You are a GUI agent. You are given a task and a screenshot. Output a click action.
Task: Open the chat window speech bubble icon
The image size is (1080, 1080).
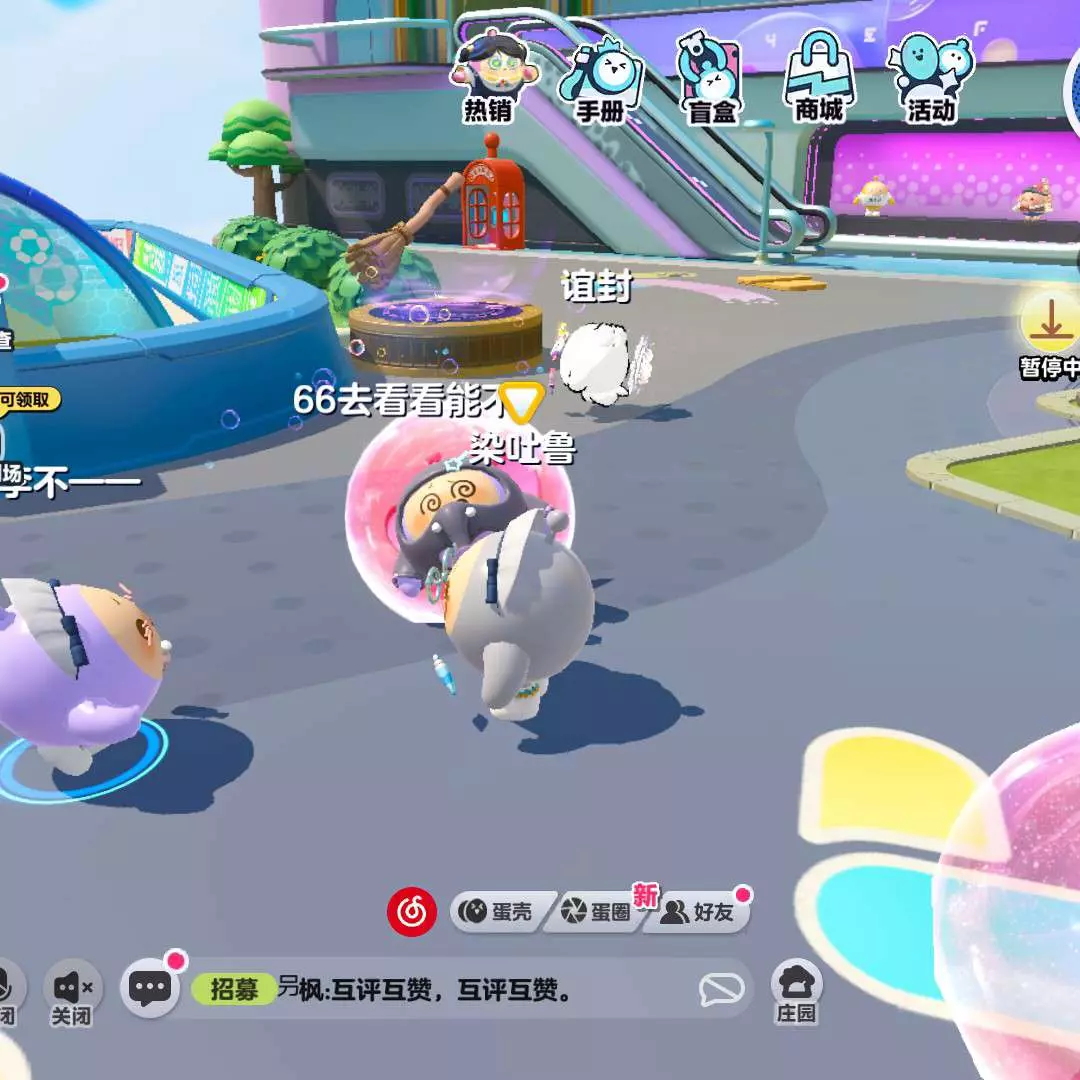150,988
